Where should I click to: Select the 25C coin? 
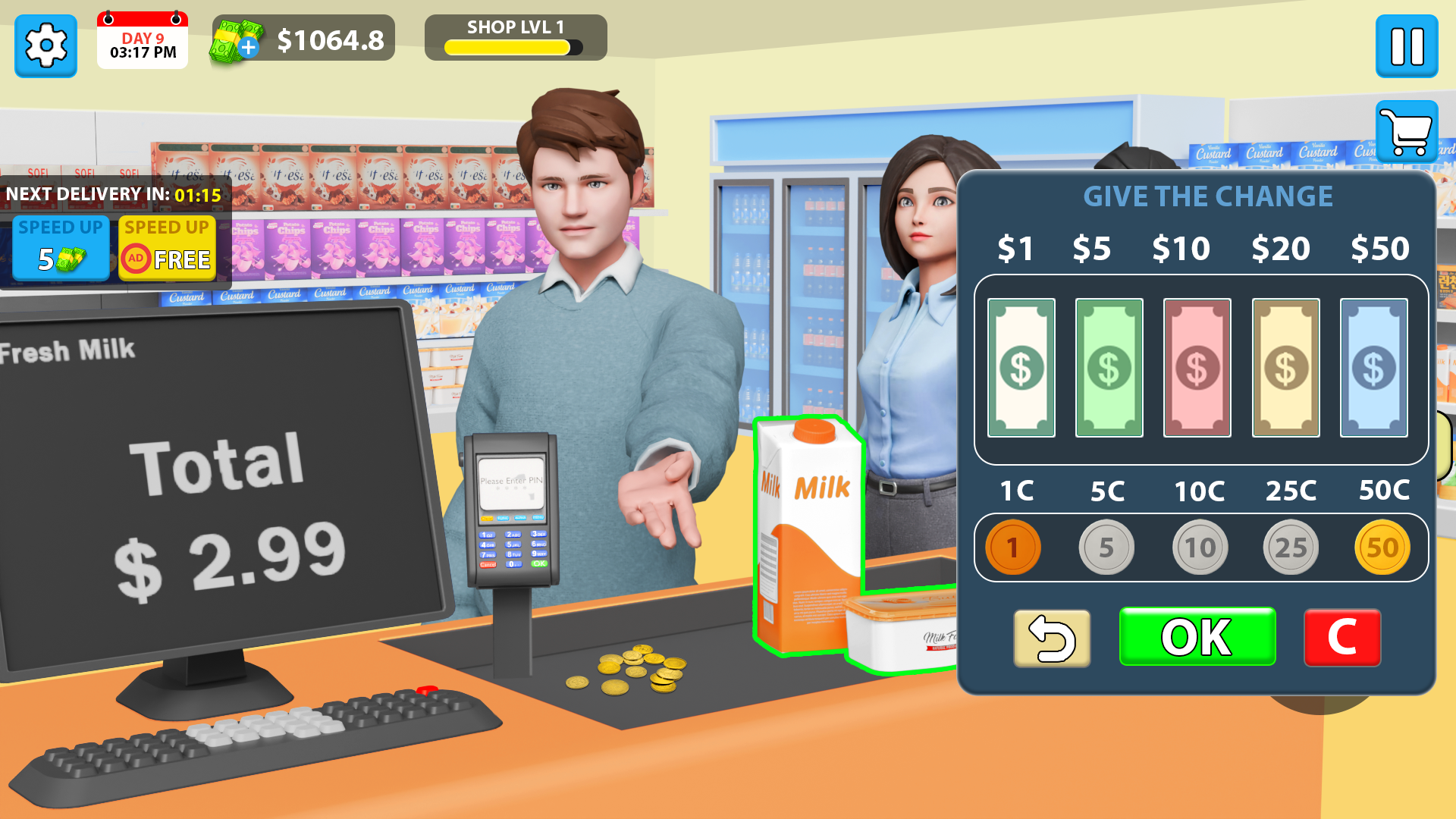click(x=1290, y=547)
